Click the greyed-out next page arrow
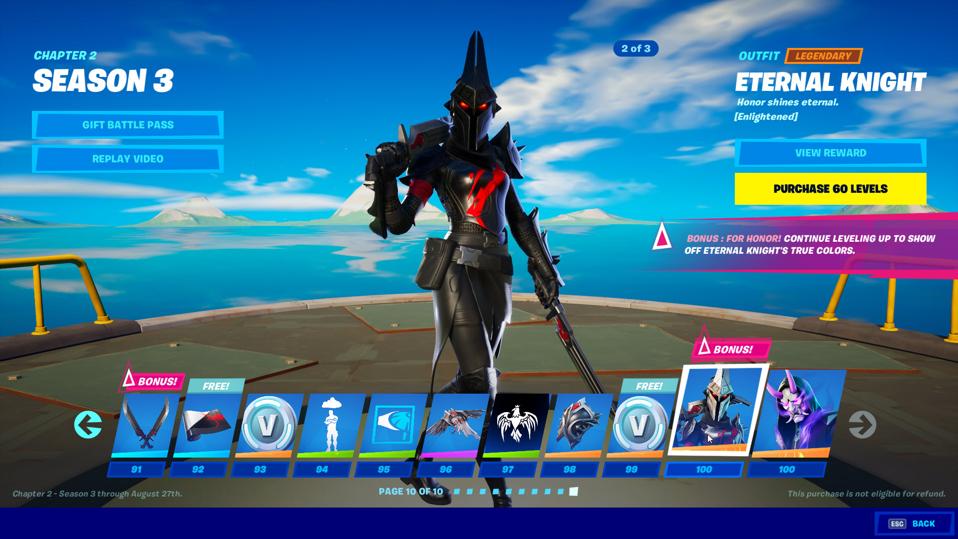 [x=862, y=424]
